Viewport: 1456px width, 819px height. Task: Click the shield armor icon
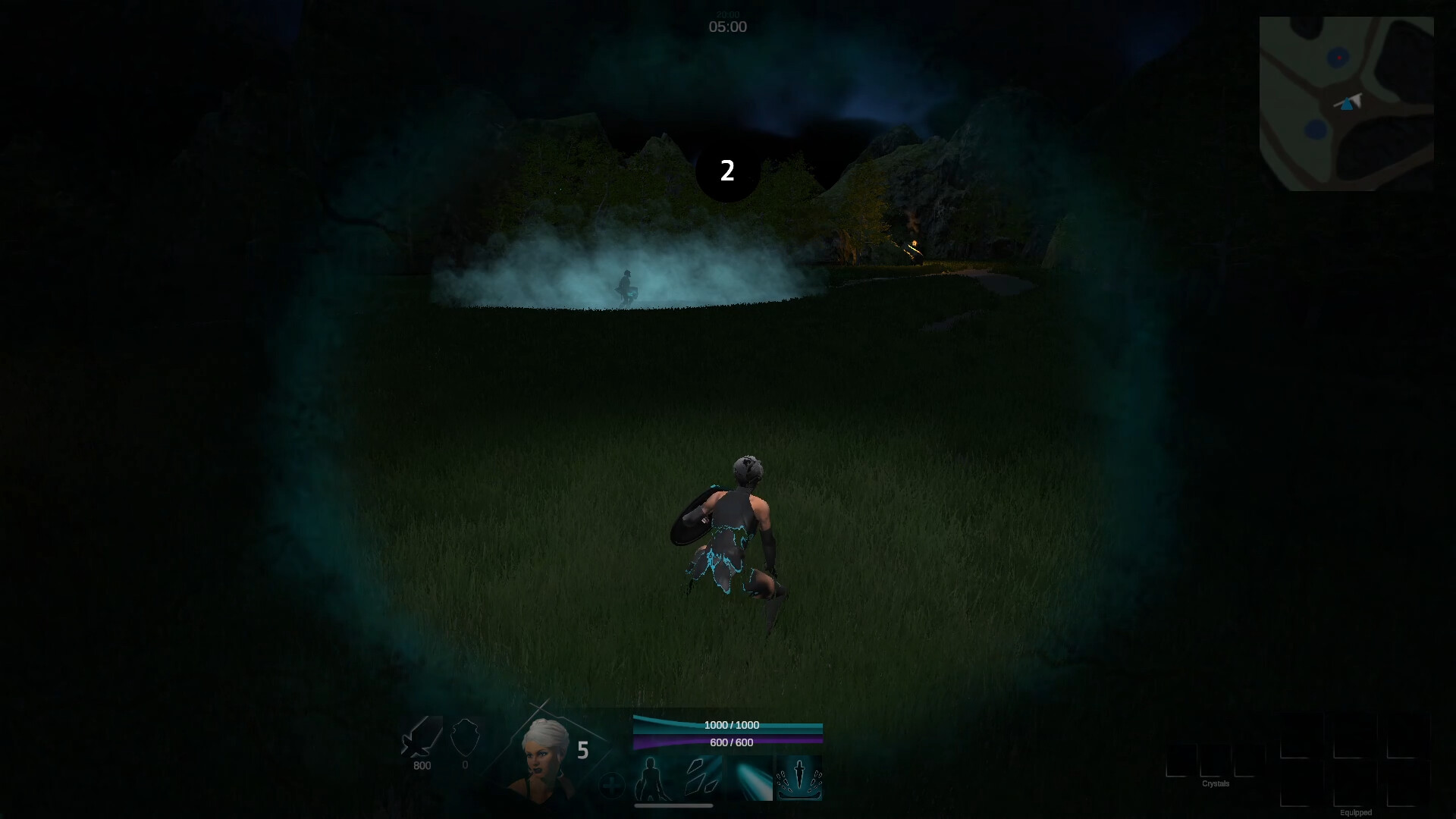pyautogui.click(x=466, y=739)
